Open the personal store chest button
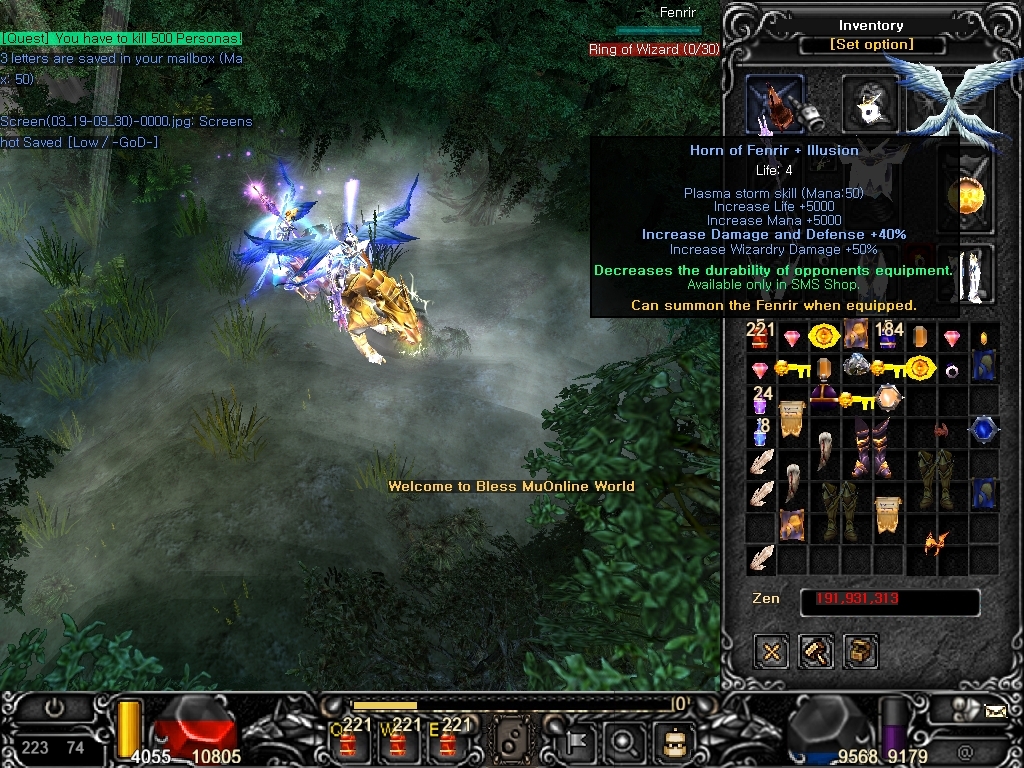 (860, 652)
